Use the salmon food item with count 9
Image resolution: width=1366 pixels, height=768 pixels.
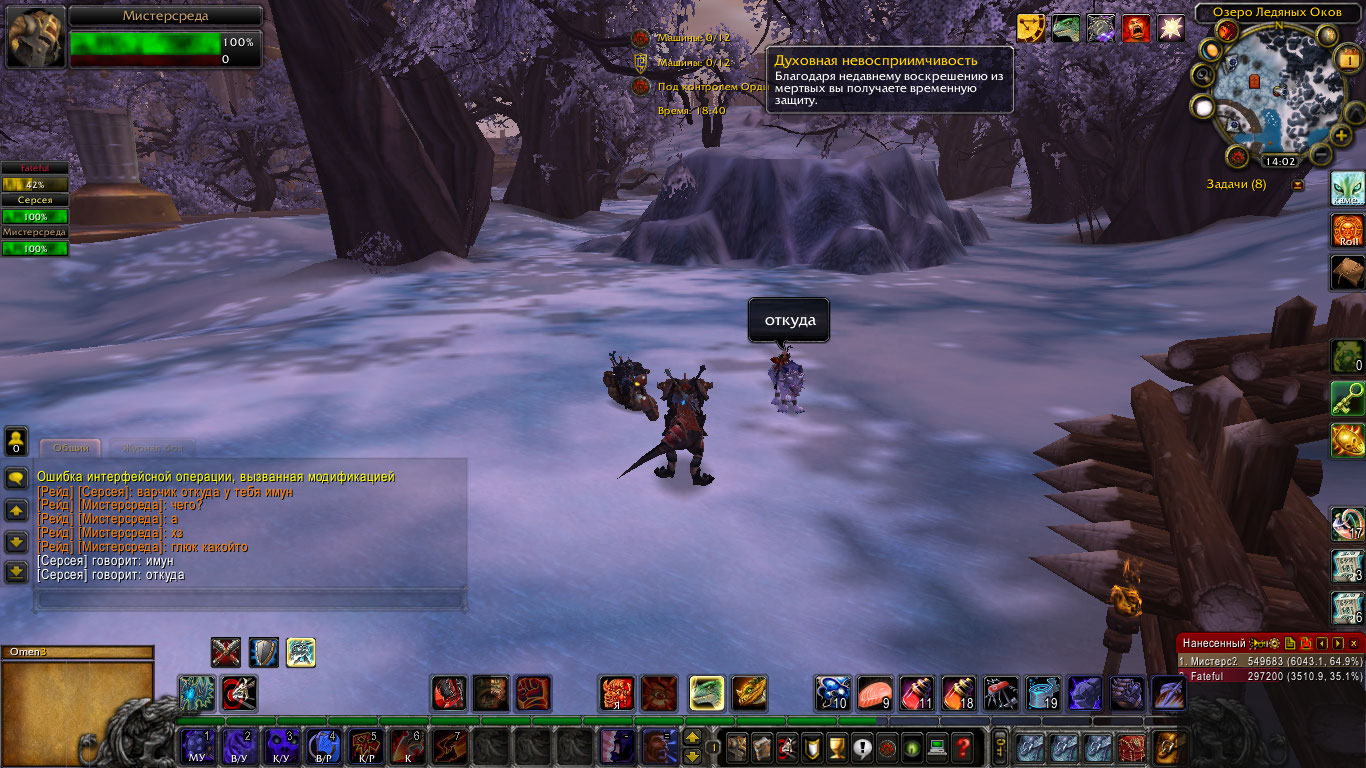tap(875, 692)
